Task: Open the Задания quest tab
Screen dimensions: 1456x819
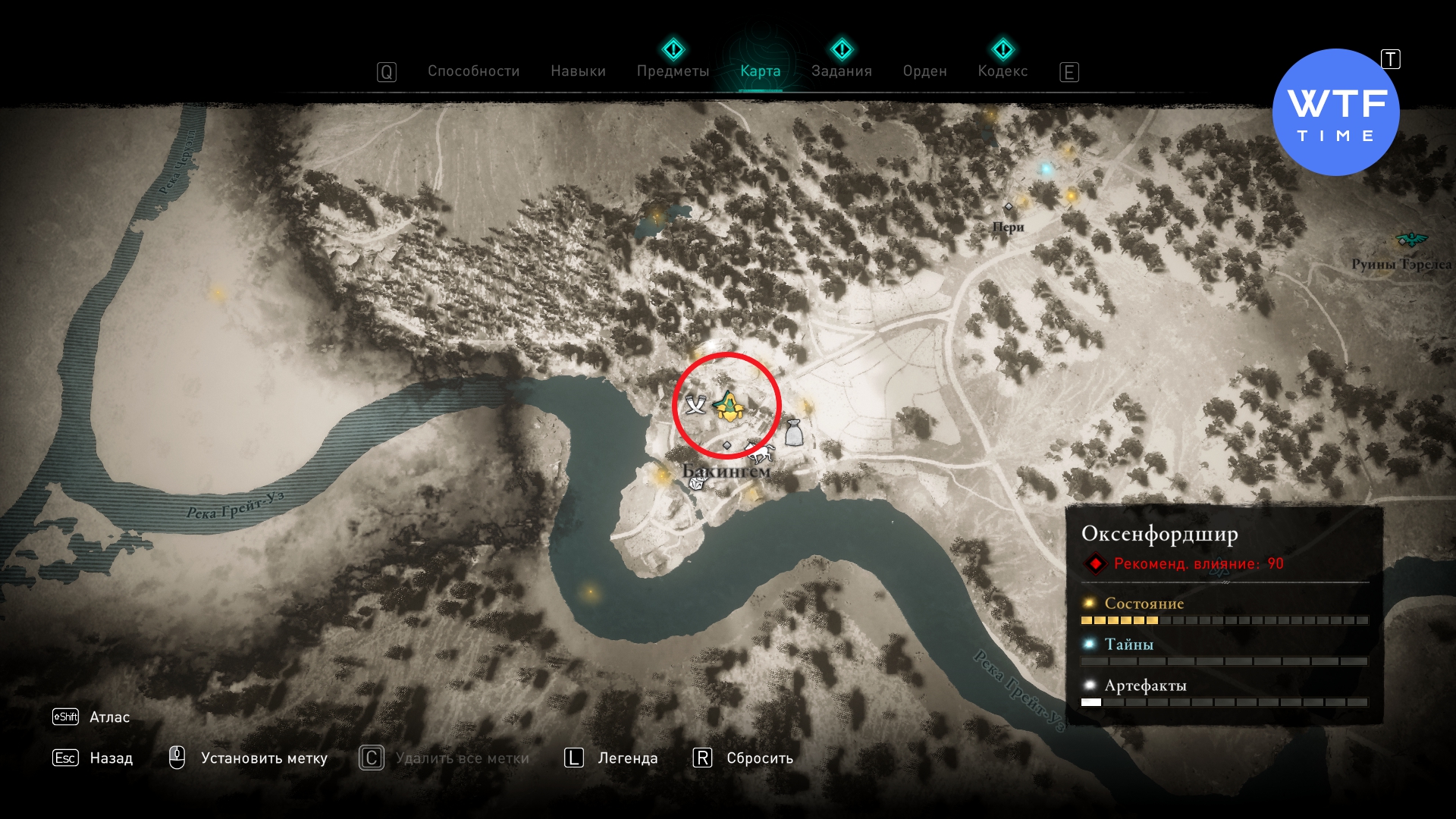Action: pos(841,71)
